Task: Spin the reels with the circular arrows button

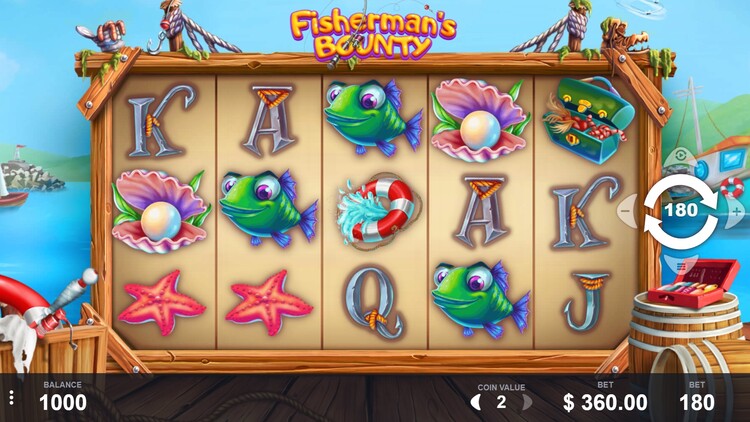Action: (681, 211)
